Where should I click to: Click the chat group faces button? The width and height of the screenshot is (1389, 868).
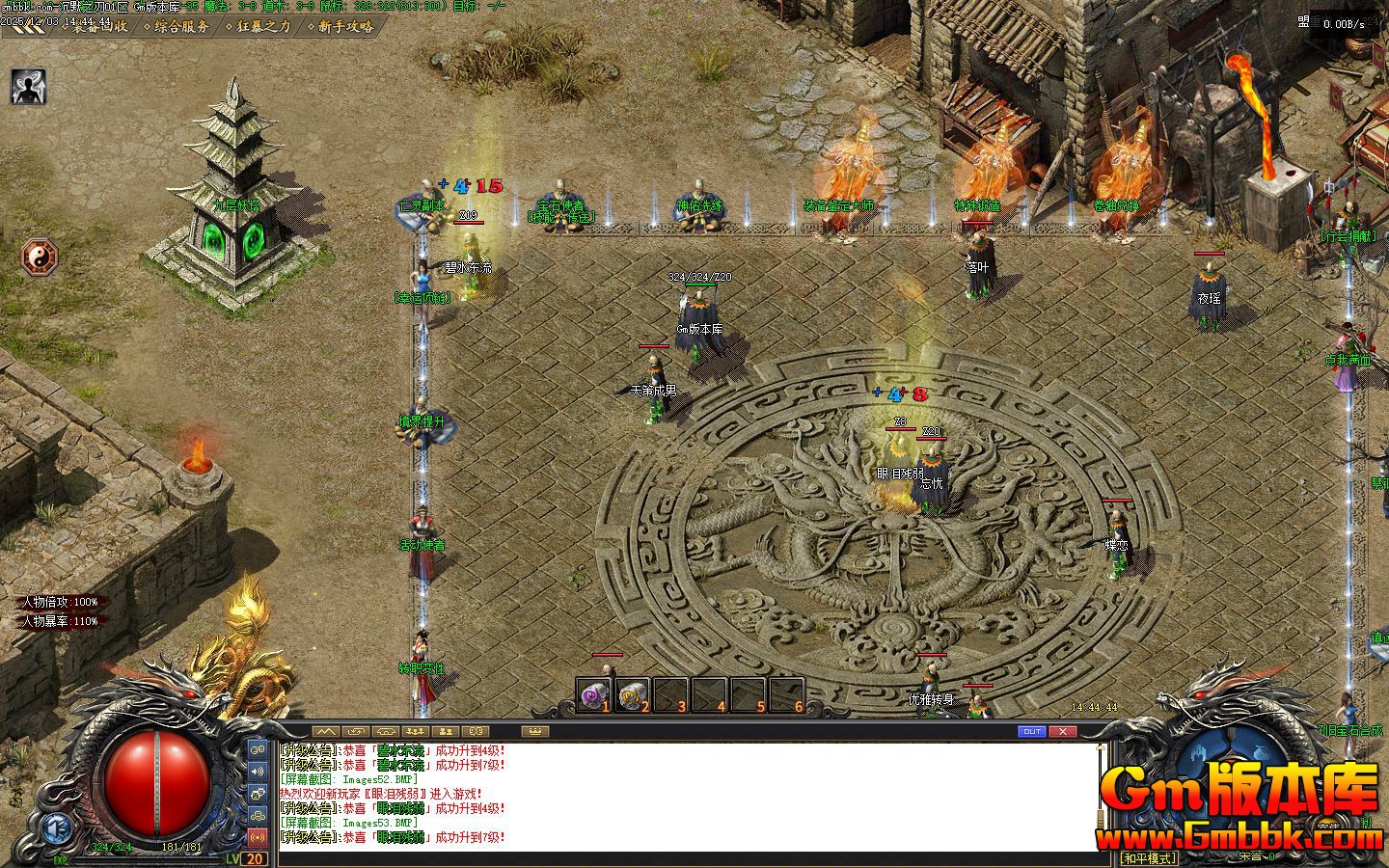pos(258,793)
